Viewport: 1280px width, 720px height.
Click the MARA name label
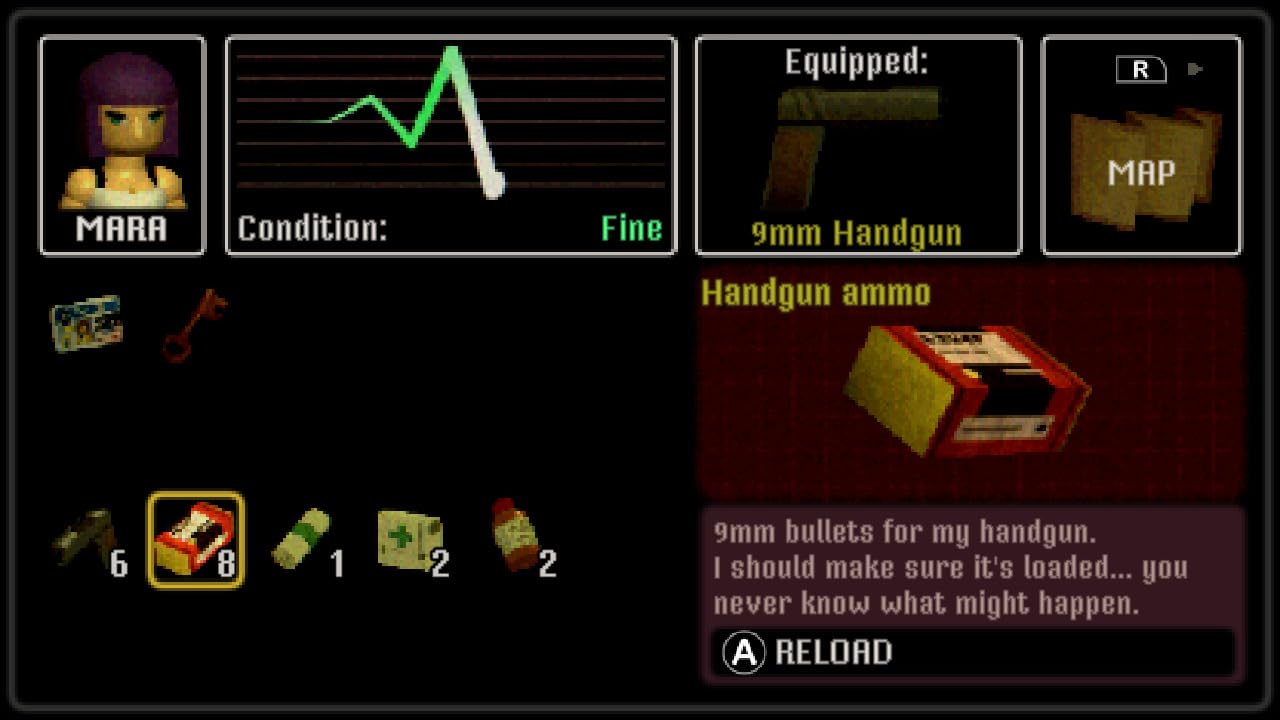120,228
